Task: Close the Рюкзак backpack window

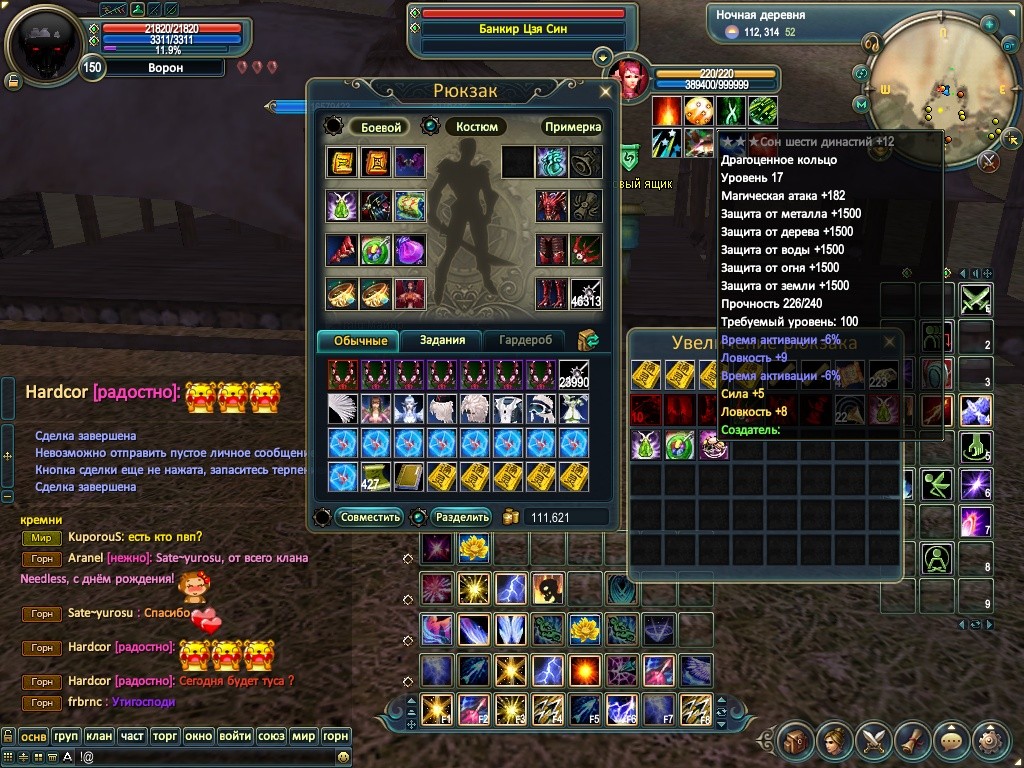Action: coord(605,91)
